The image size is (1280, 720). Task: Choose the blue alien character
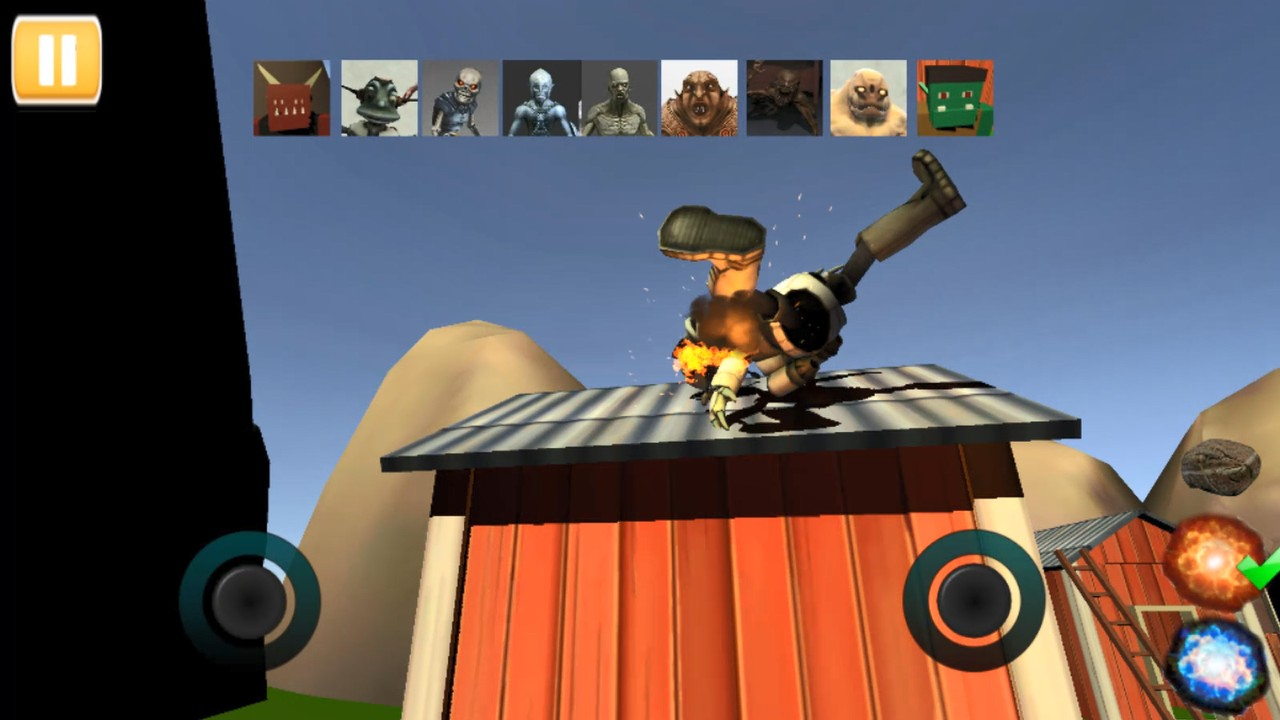pyautogui.click(x=541, y=96)
